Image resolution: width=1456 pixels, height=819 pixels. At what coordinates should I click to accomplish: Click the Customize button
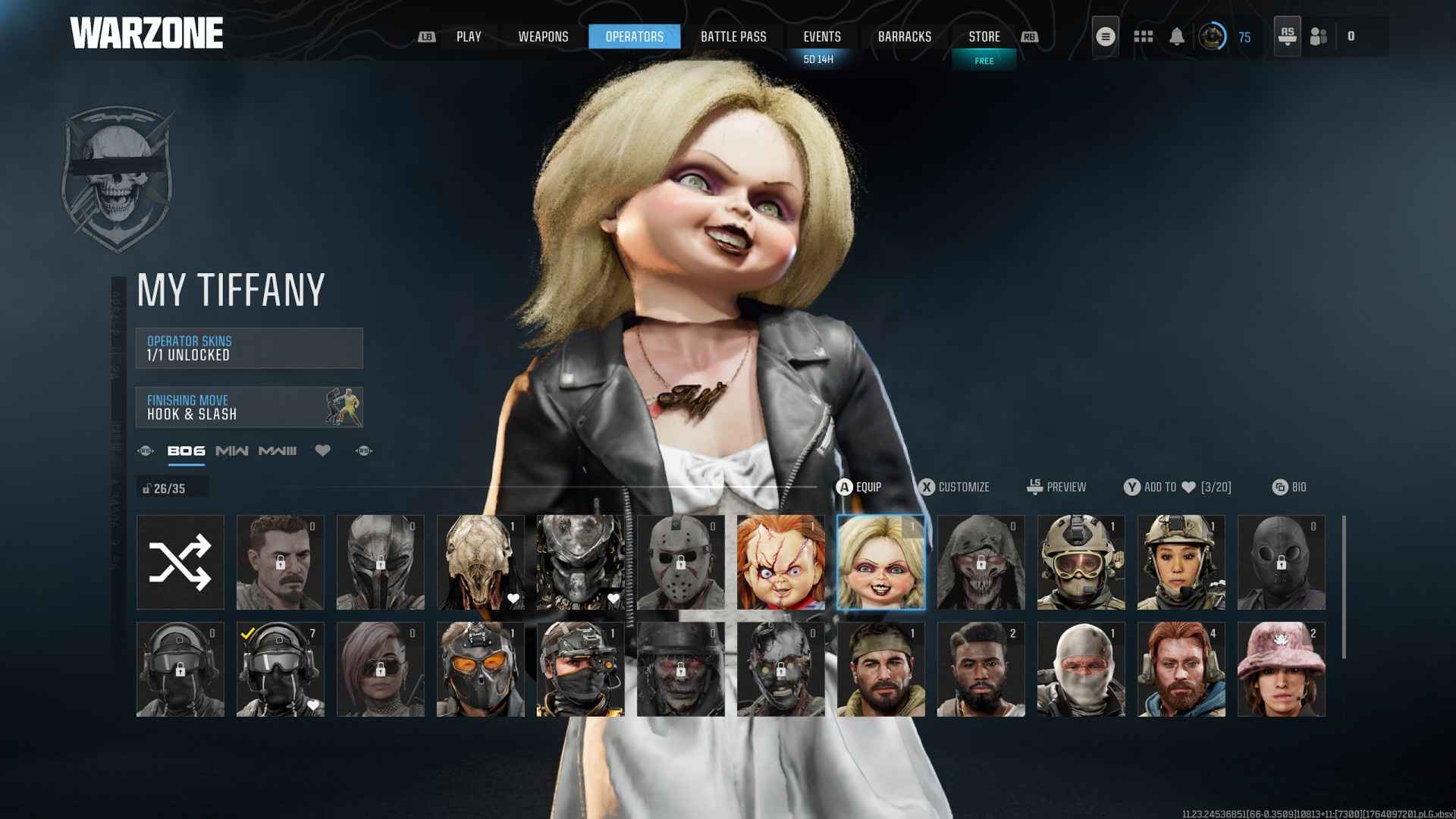(x=955, y=487)
